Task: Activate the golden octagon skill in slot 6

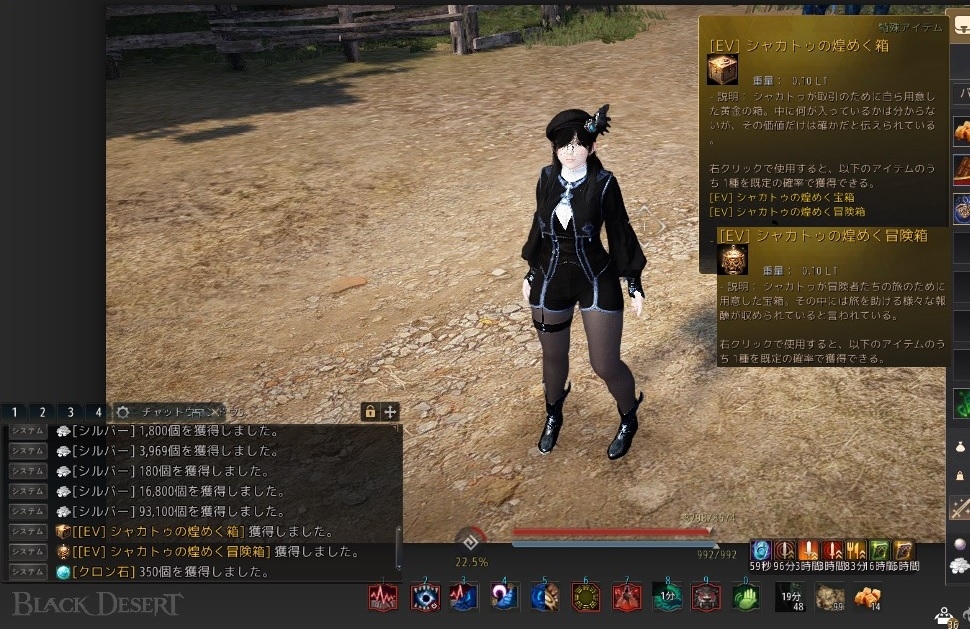Action: point(586,597)
